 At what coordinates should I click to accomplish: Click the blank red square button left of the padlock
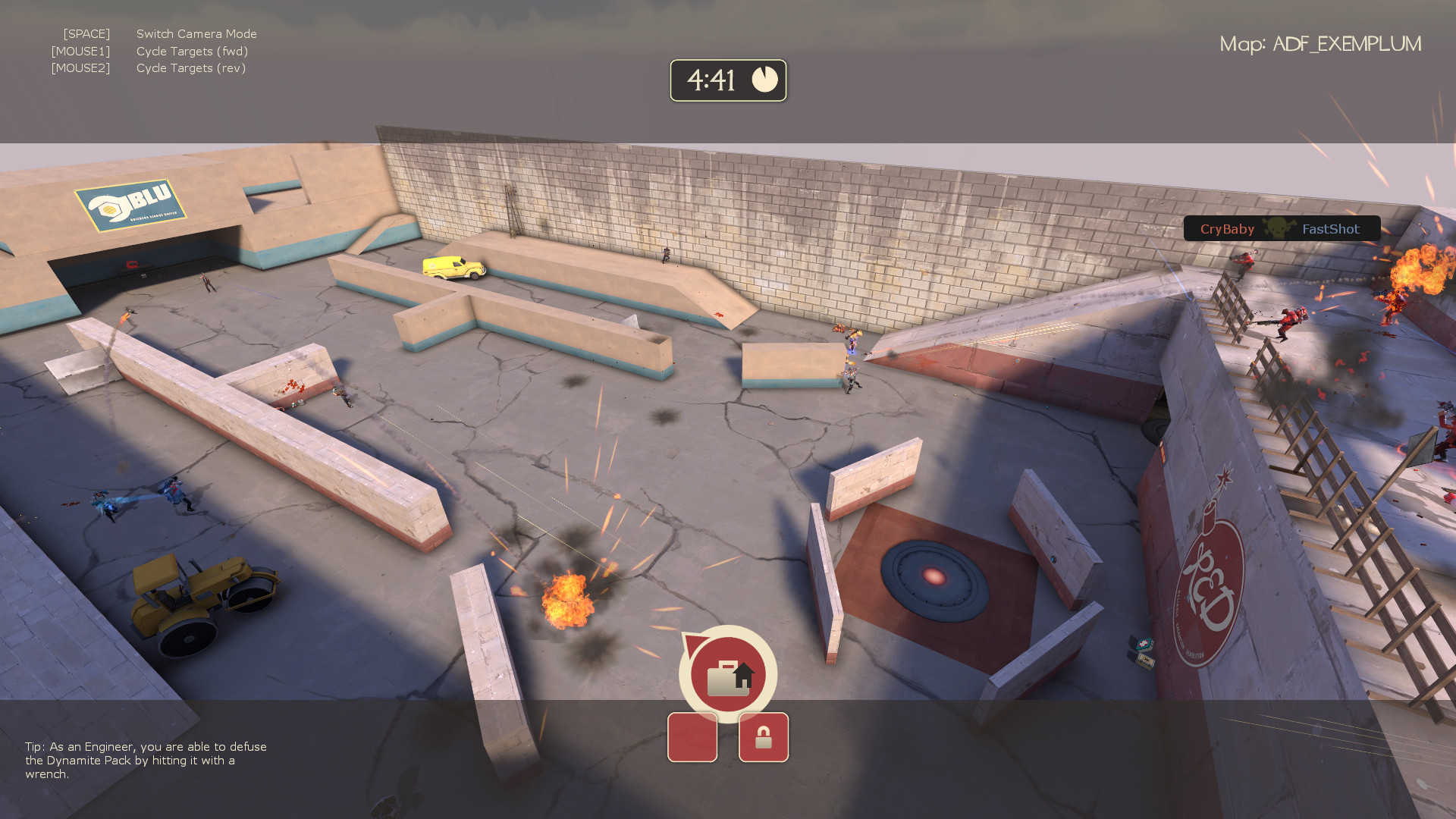point(692,737)
